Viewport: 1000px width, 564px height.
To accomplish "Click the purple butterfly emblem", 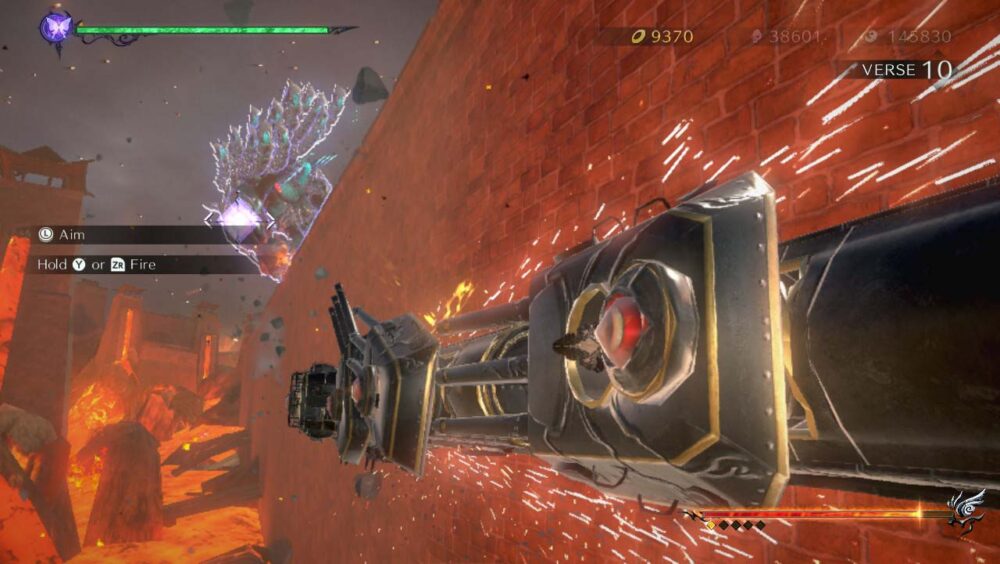I will (x=54, y=27).
